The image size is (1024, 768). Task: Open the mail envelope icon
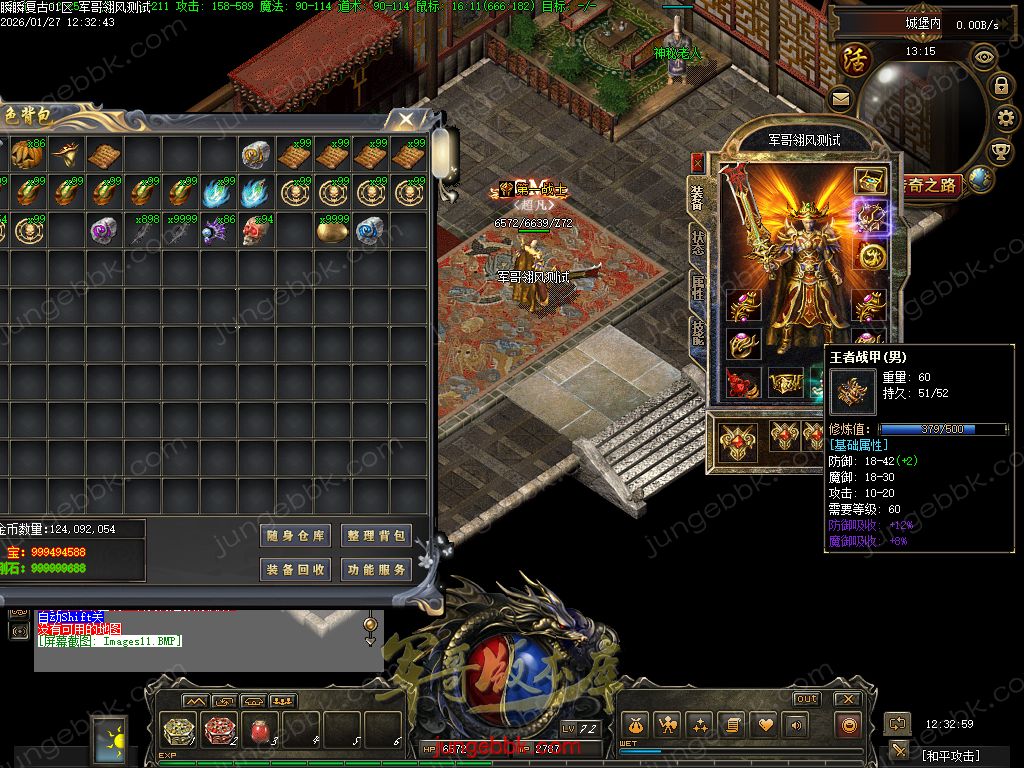840,98
